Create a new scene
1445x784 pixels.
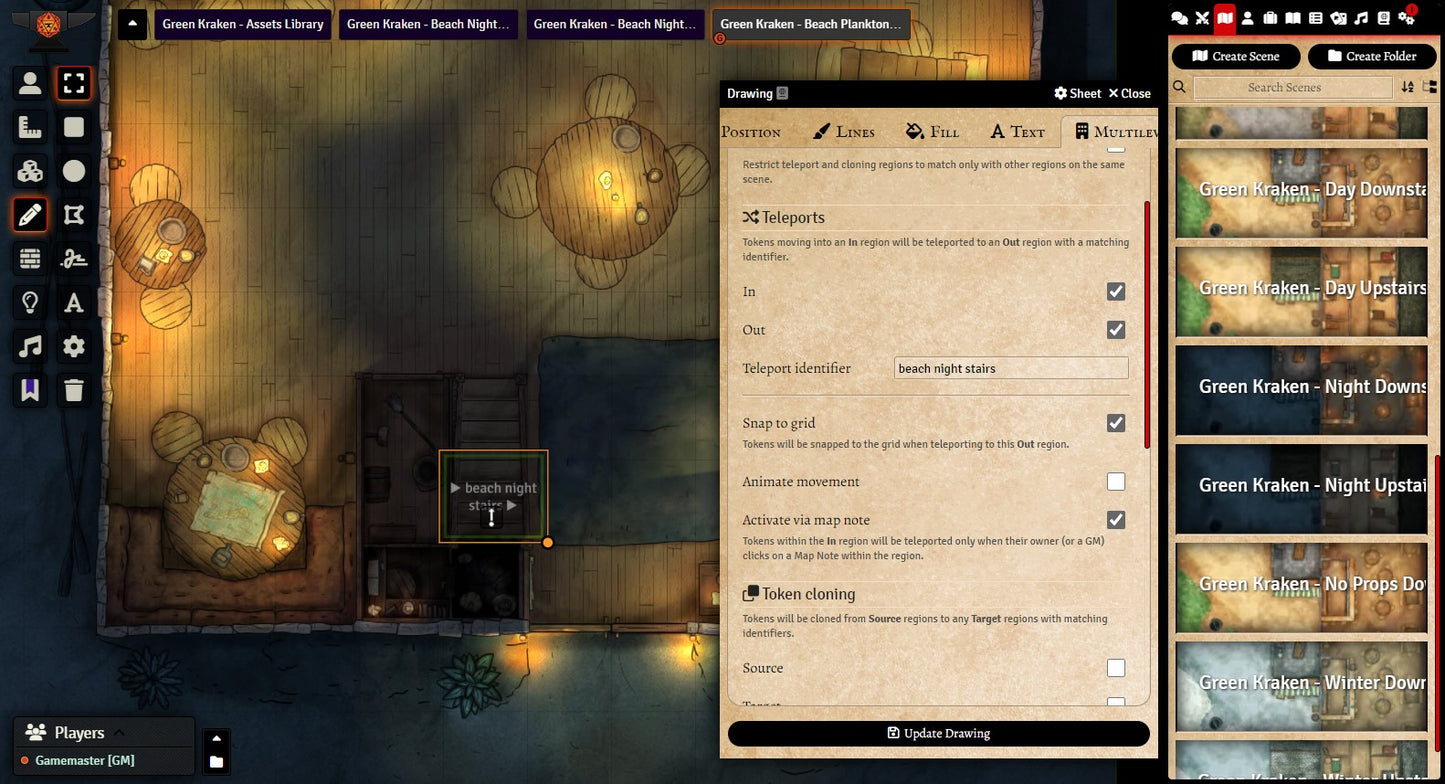[1236, 56]
